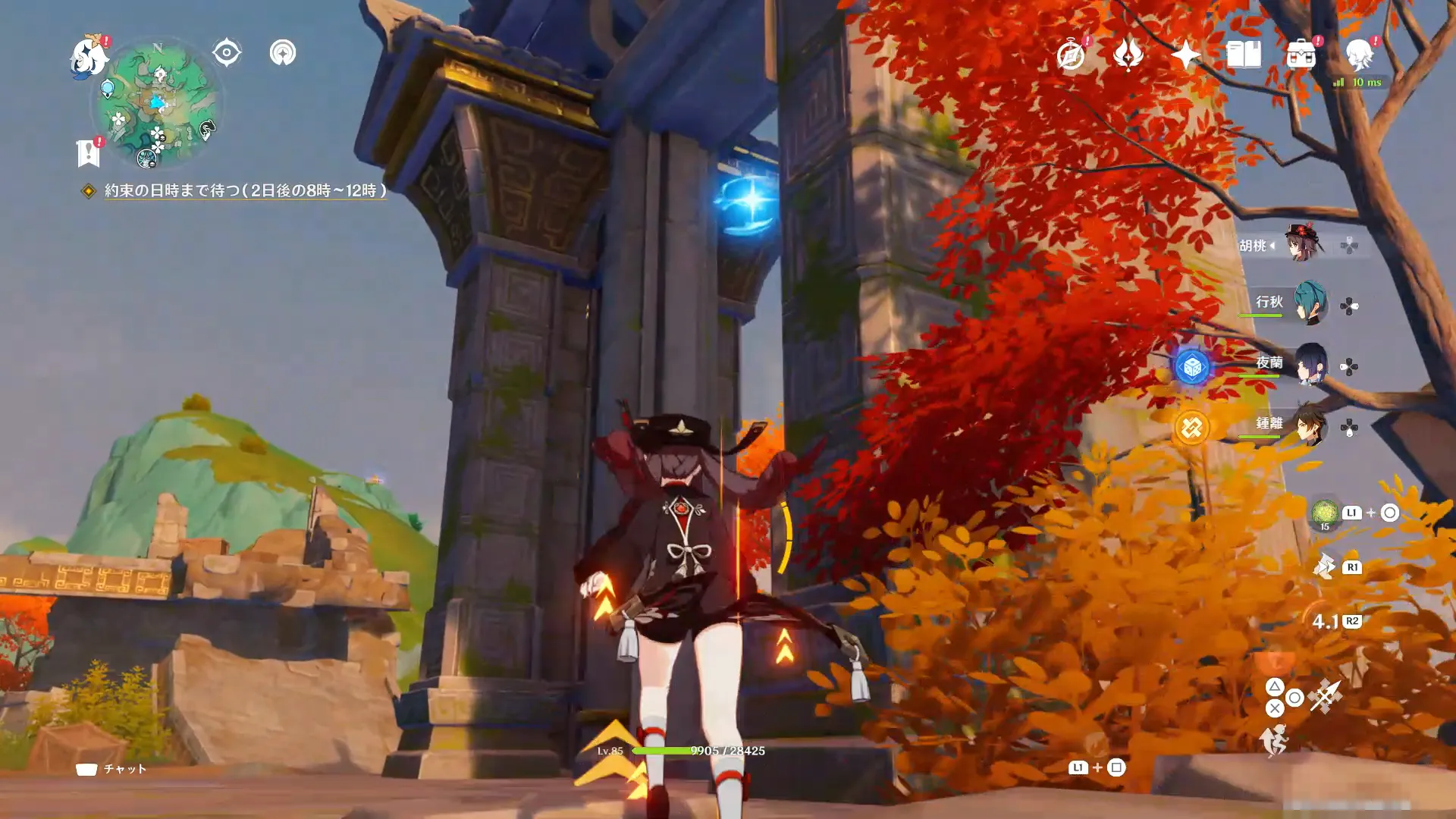Click the sprinting figure dash icon
This screenshot has height=819, width=1456.
[1274, 740]
